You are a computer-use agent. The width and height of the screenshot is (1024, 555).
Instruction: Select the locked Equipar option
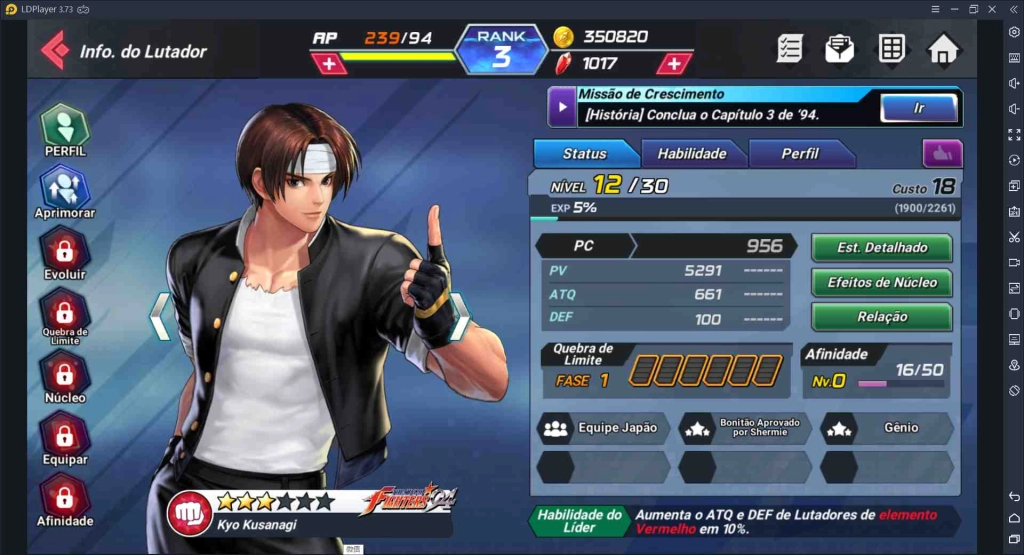65,439
